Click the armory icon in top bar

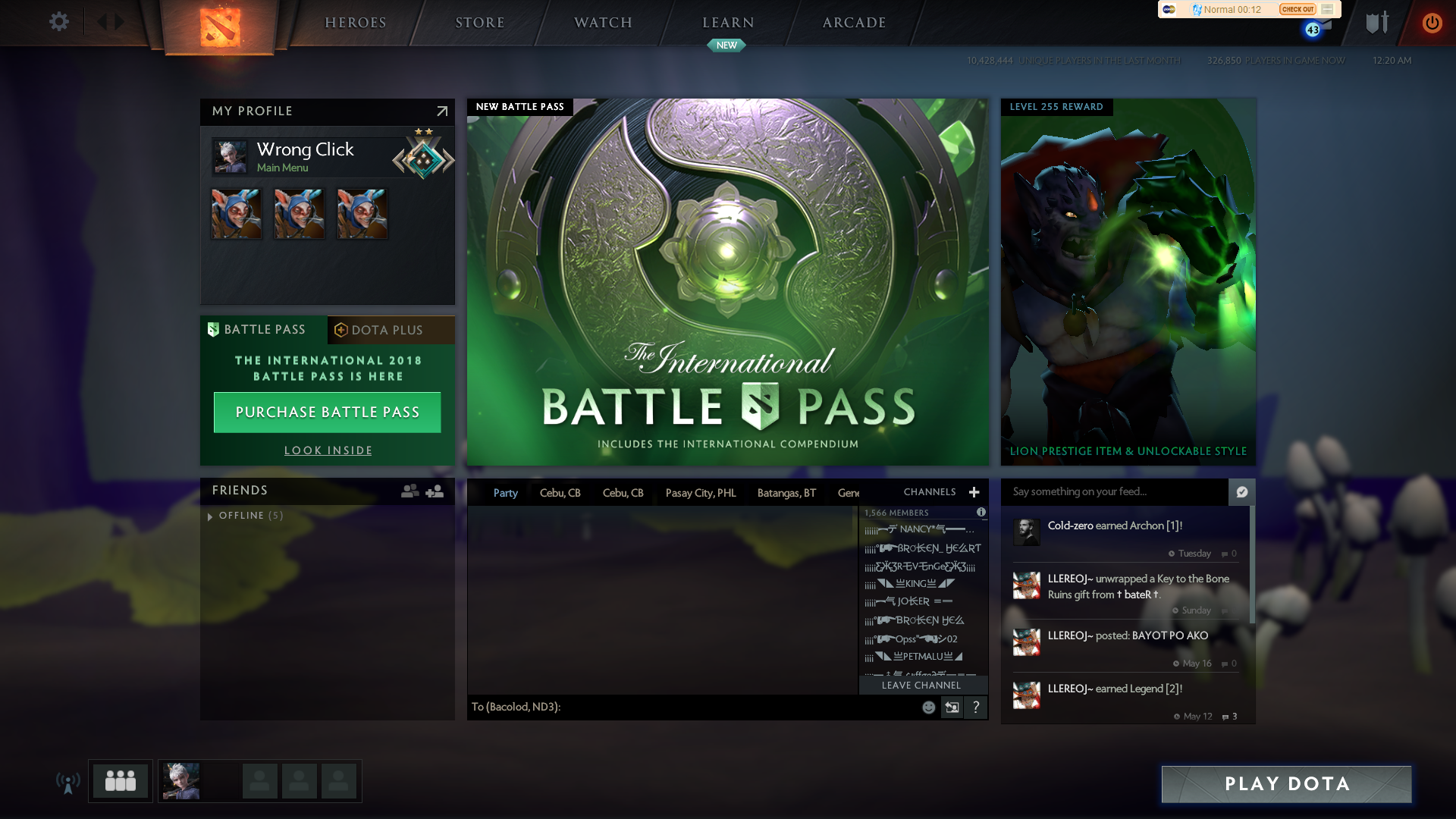coord(1376,23)
